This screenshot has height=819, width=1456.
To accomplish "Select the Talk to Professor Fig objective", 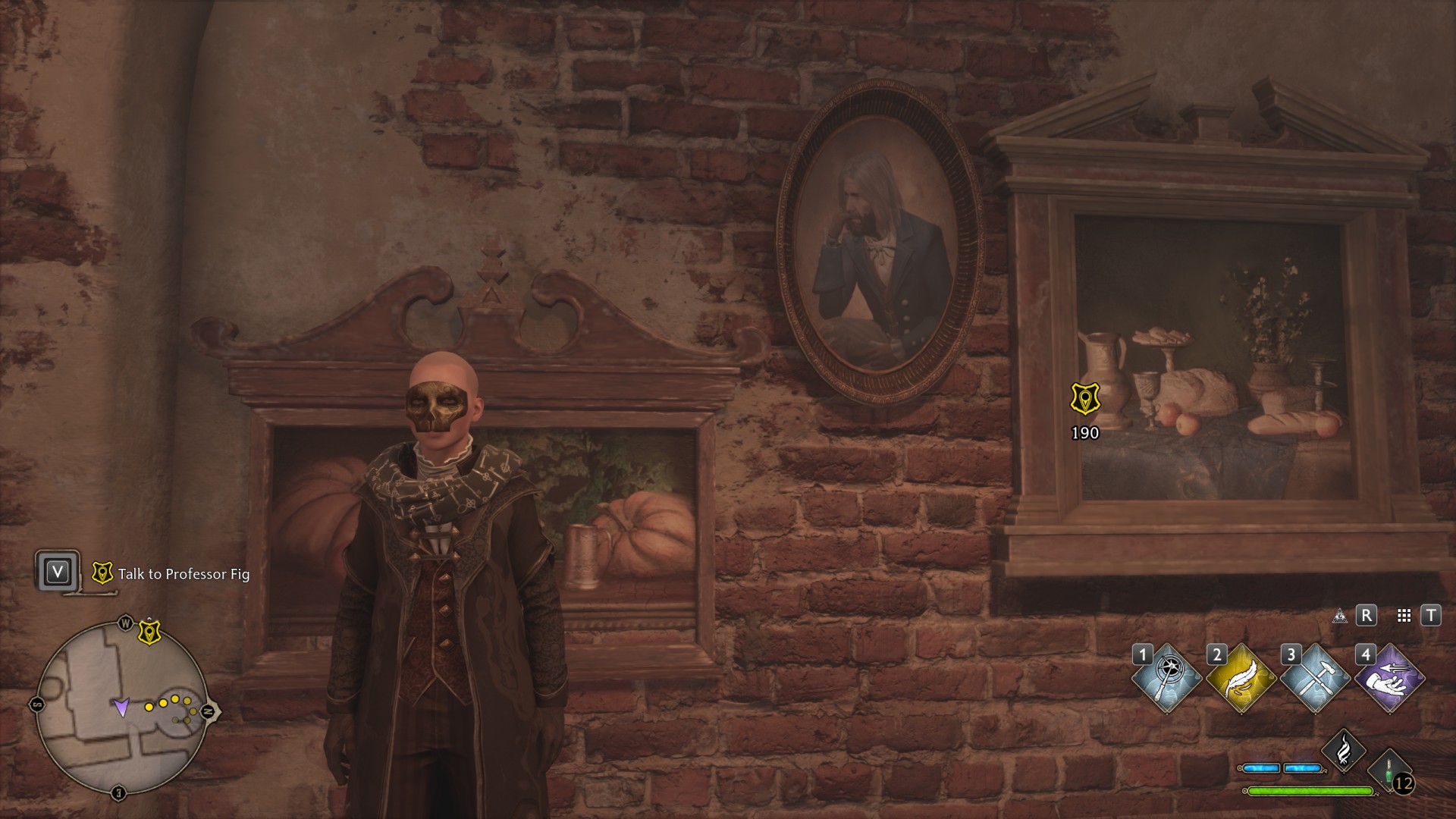I will coord(184,574).
